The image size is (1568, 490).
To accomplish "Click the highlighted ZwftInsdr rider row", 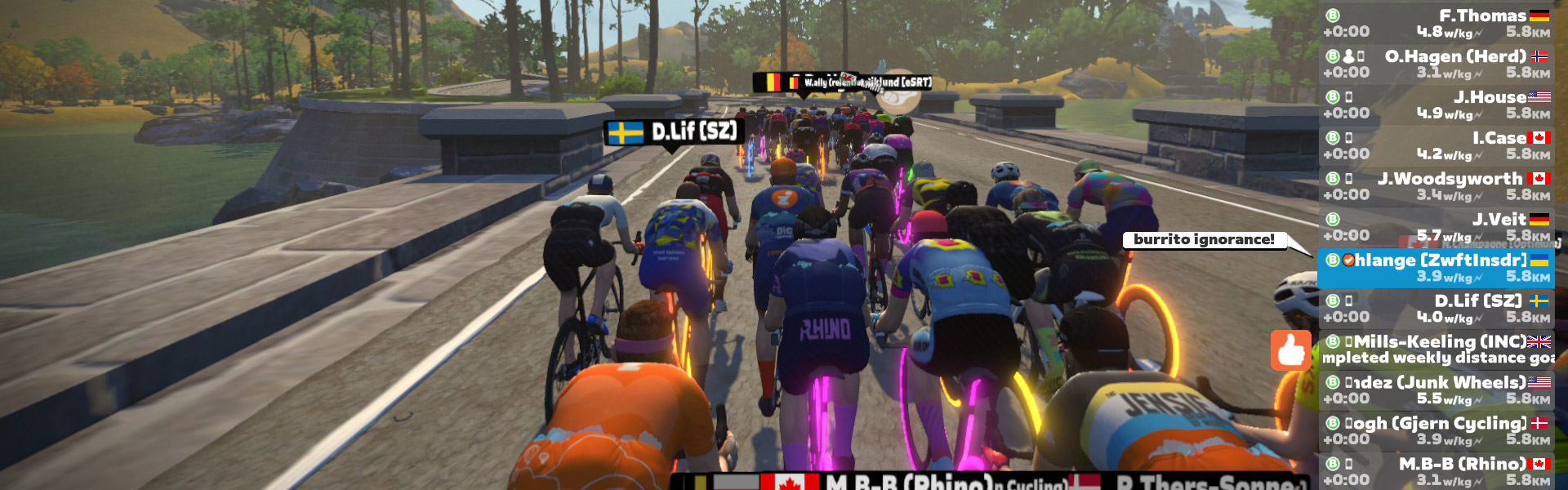I will click(x=1437, y=268).
